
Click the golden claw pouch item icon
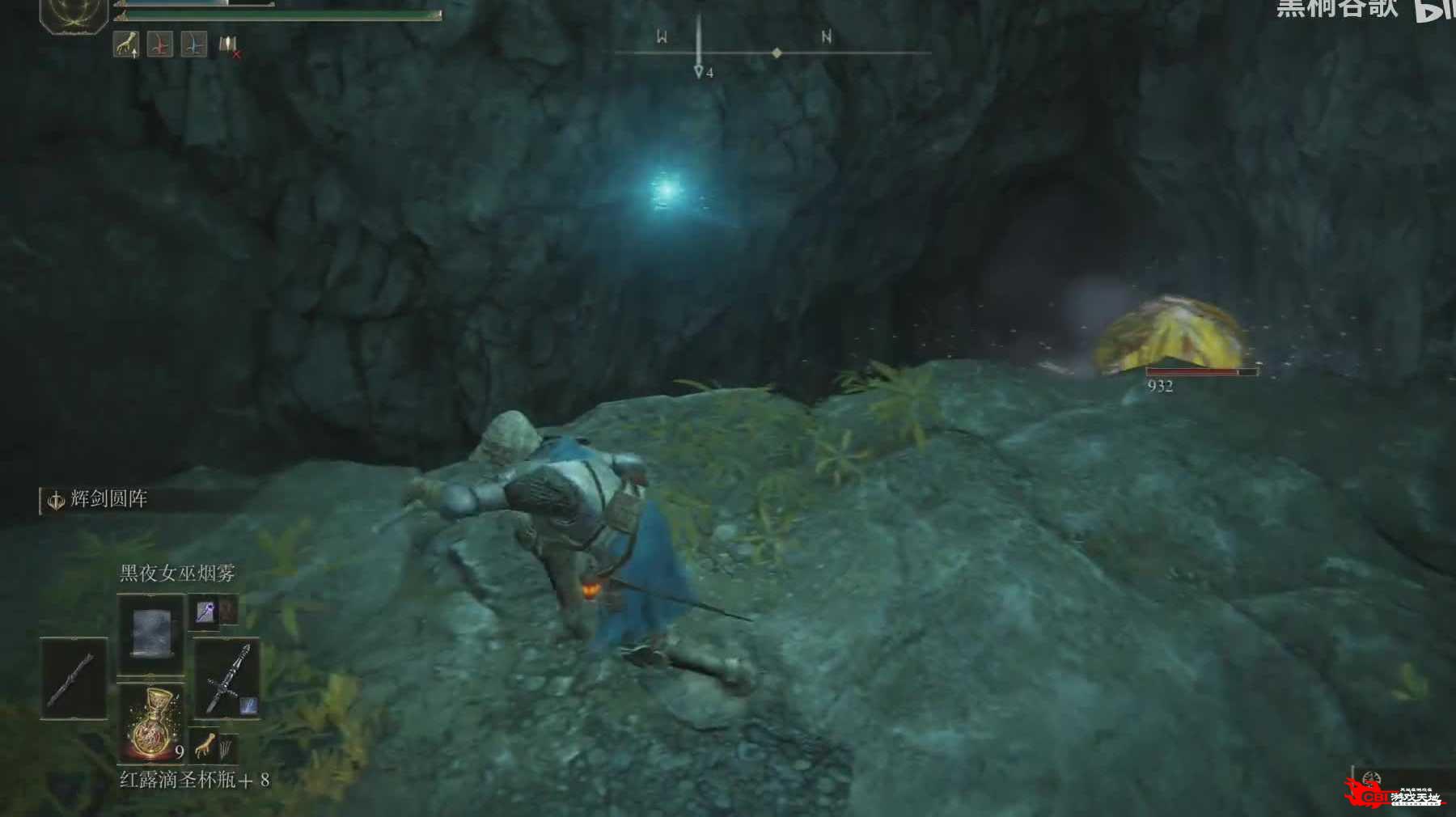[x=206, y=744]
